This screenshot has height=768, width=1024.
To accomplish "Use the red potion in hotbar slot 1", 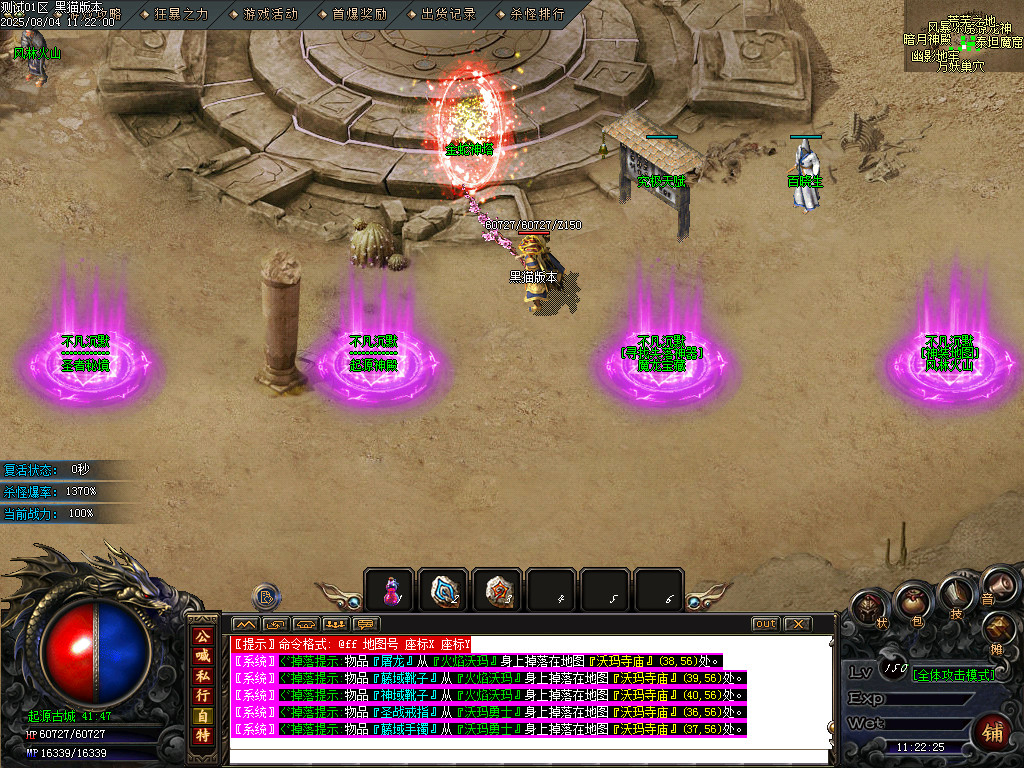I will coord(389,591).
